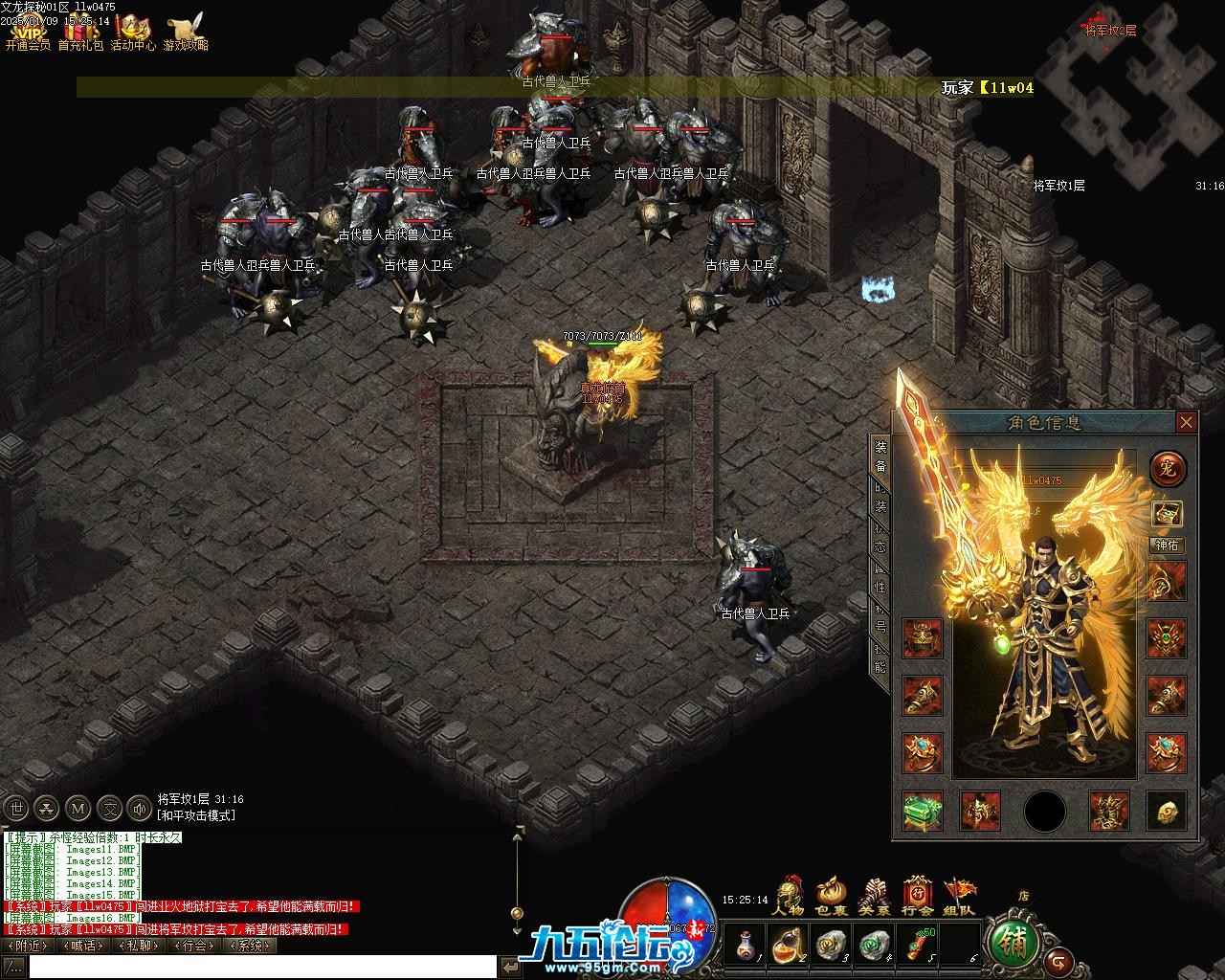Viewport: 1225px width, 980px height.
Task: Open the 行会 guild menu button
Action: (918, 896)
